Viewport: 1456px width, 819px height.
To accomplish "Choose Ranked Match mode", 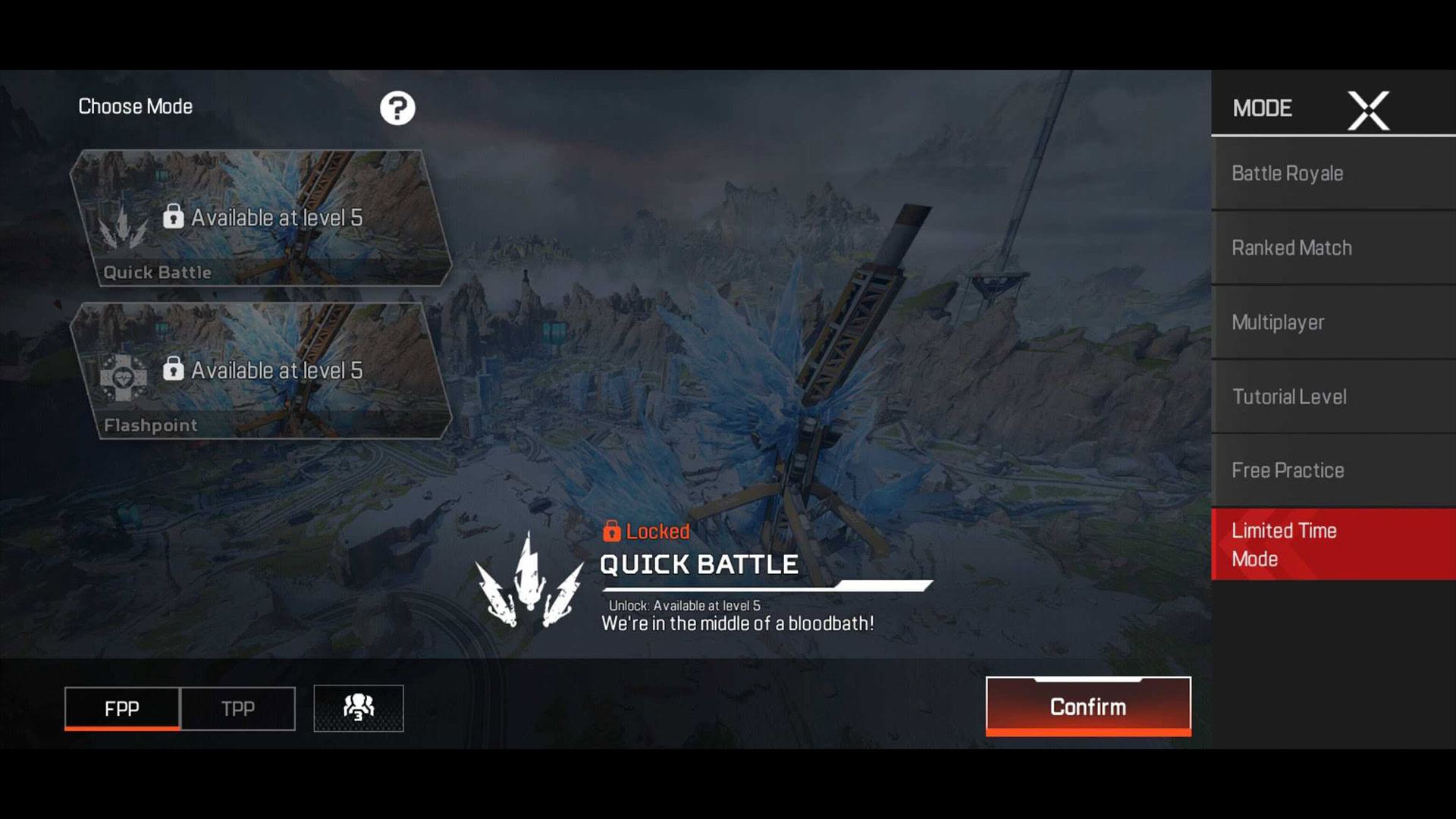I will tap(1333, 248).
